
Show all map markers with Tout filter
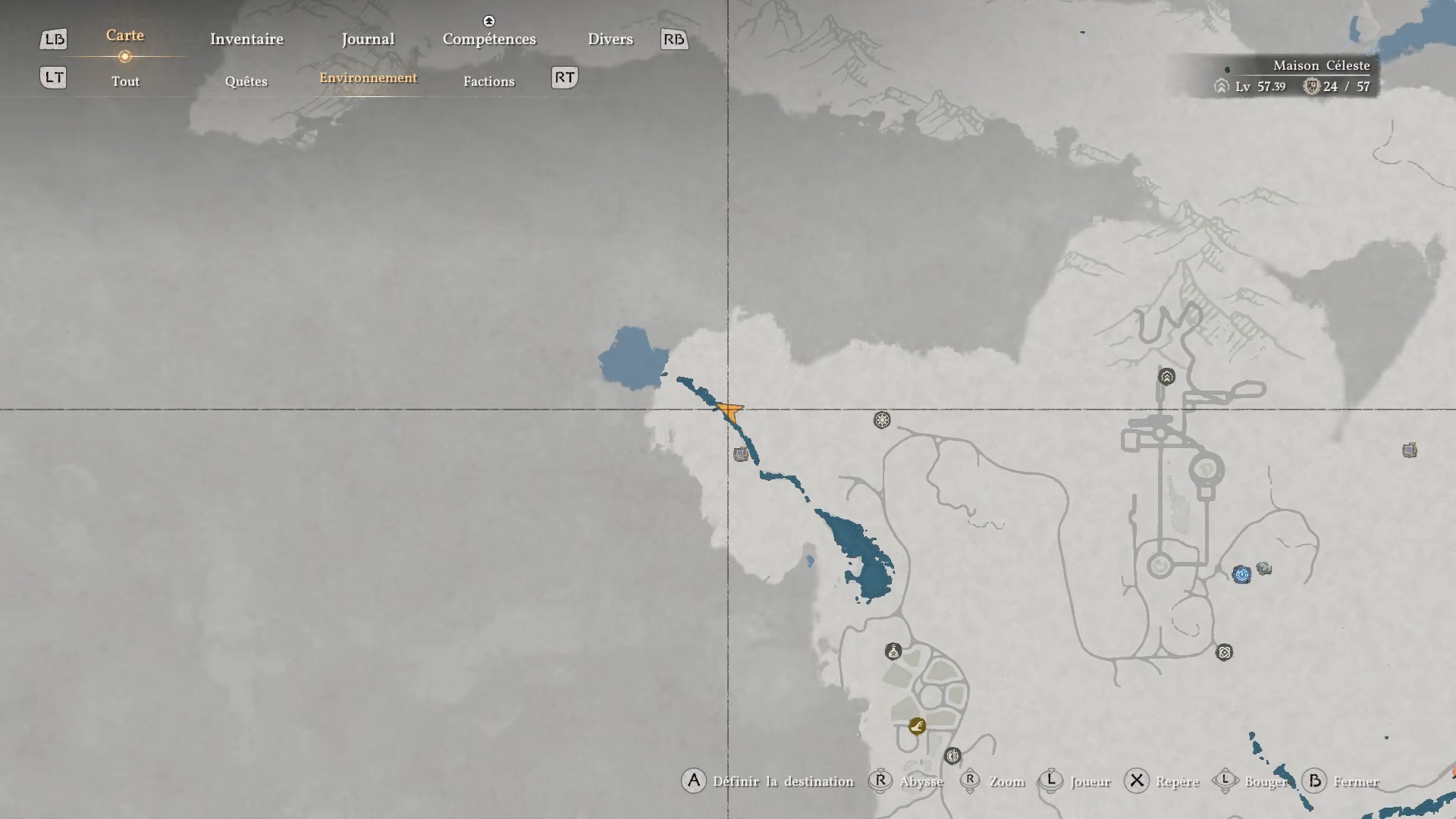tap(125, 81)
